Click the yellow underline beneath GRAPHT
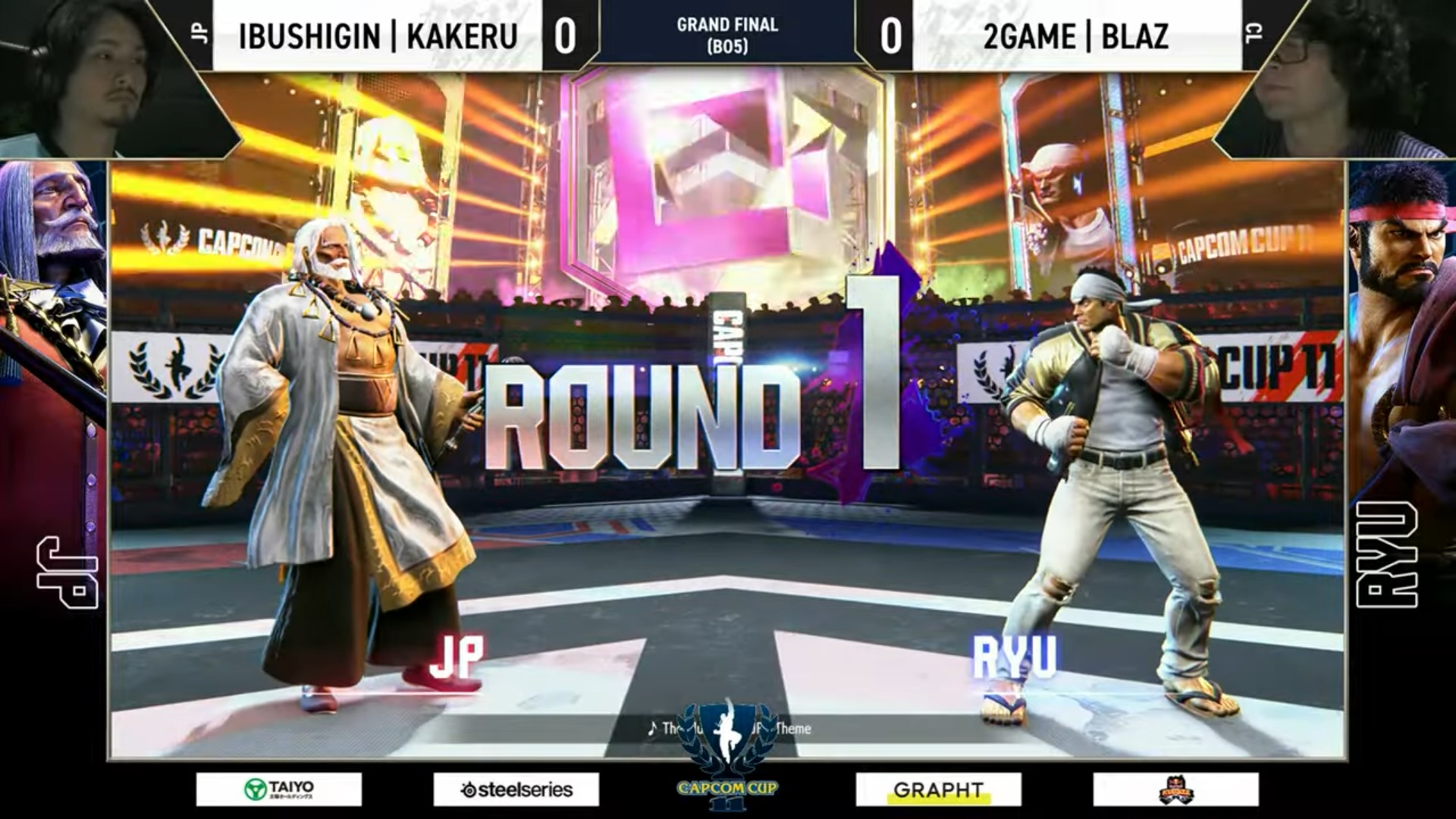The image size is (1456, 819). coord(939,800)
